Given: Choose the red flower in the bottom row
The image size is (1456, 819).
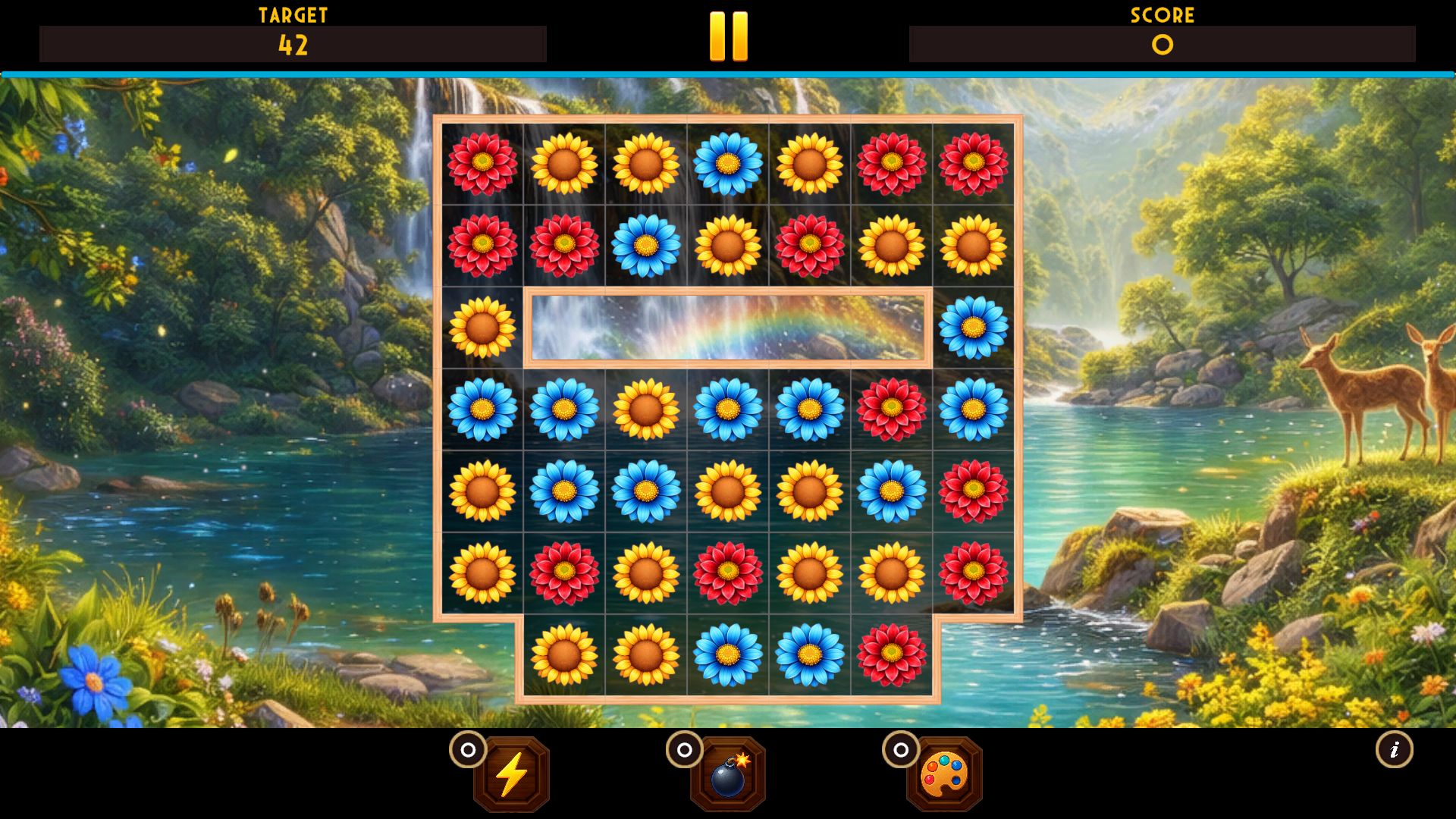Looking at the screenshot, I should point(892,654).
